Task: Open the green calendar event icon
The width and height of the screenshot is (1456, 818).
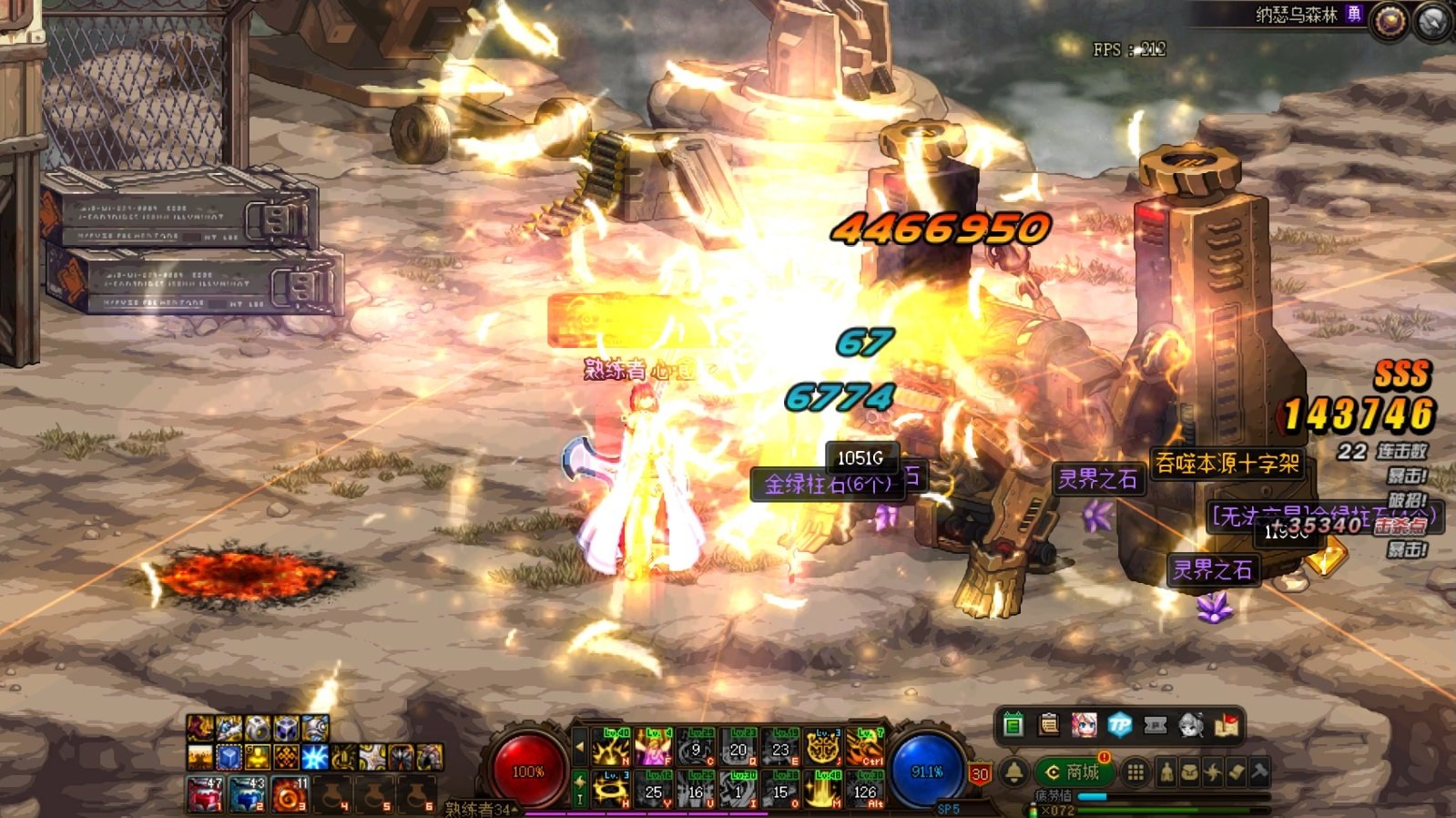Action: [1013, 725]
